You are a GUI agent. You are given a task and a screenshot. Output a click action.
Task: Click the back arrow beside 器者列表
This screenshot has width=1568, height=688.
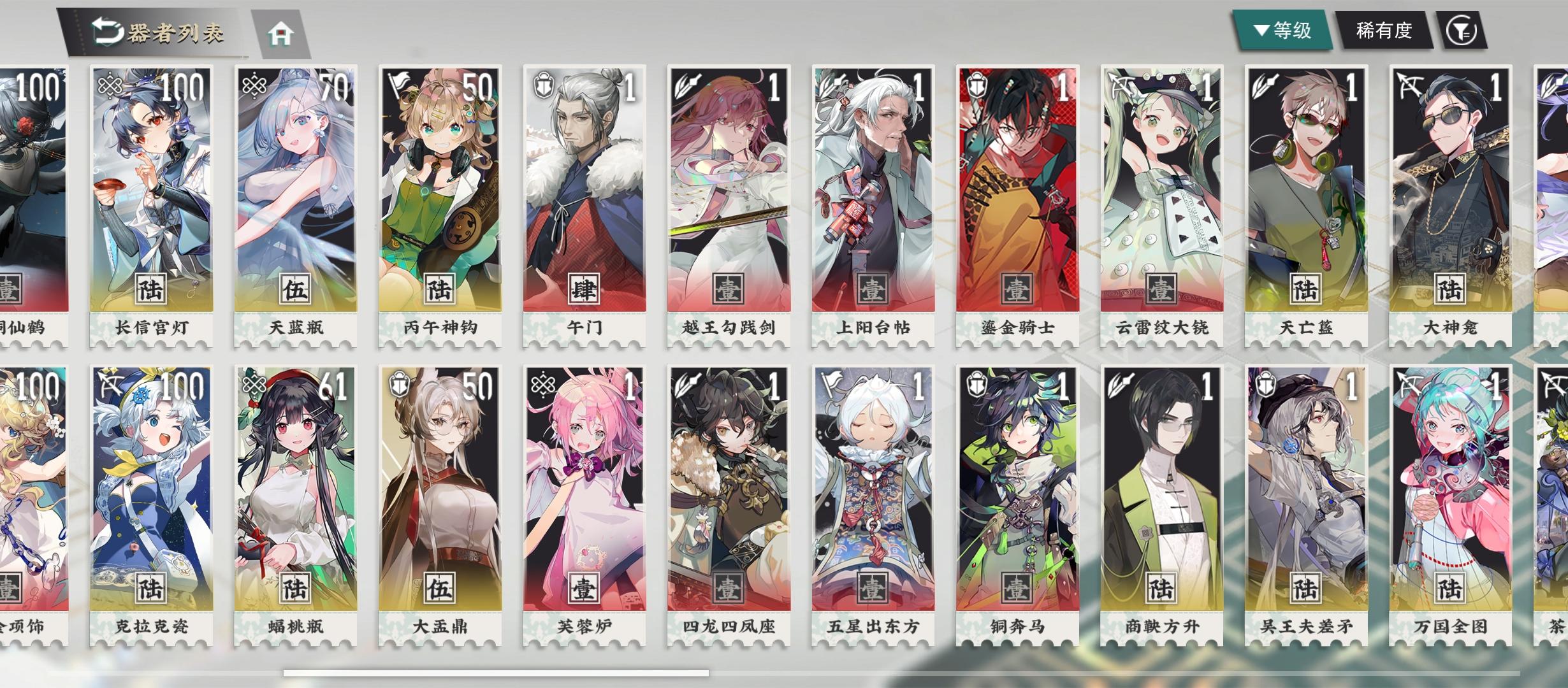point(108,29)
